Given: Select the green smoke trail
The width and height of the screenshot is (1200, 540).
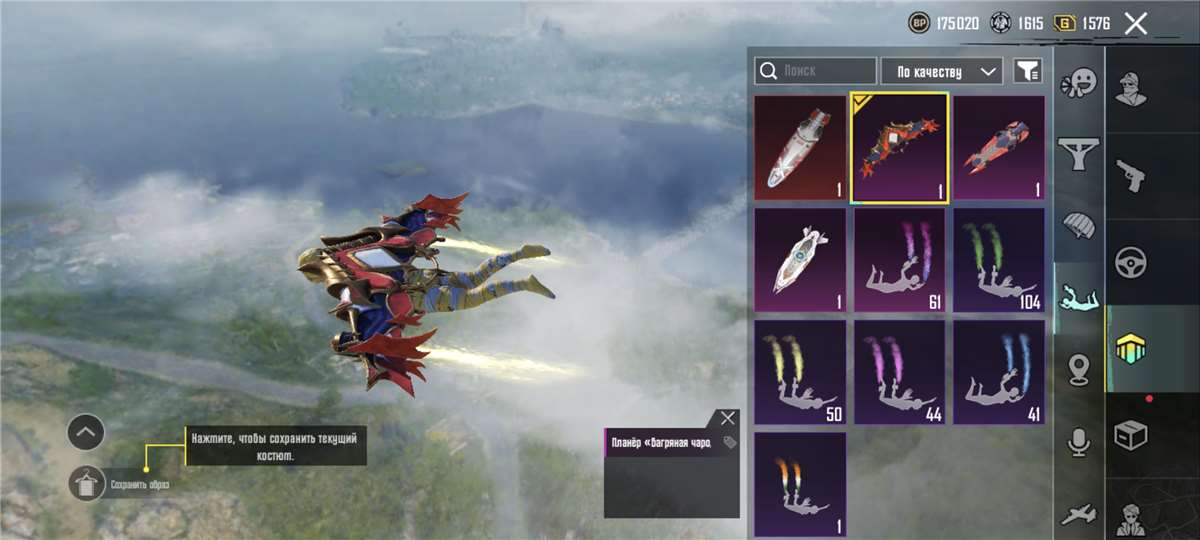Looking at the screenshot, I should (998, 261).
